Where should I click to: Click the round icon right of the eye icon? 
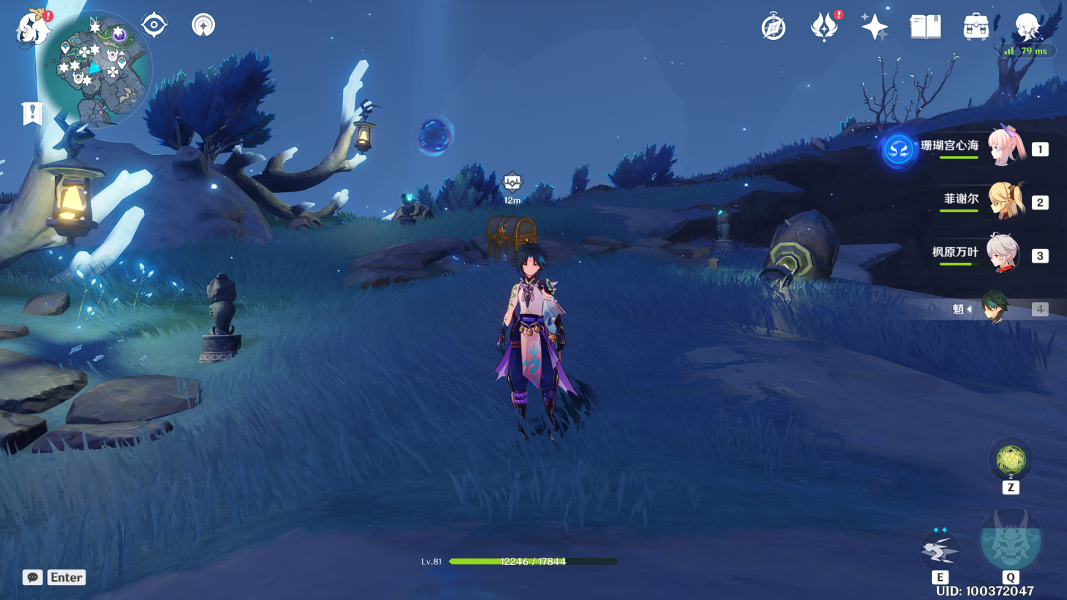click(x=204, y=25)
